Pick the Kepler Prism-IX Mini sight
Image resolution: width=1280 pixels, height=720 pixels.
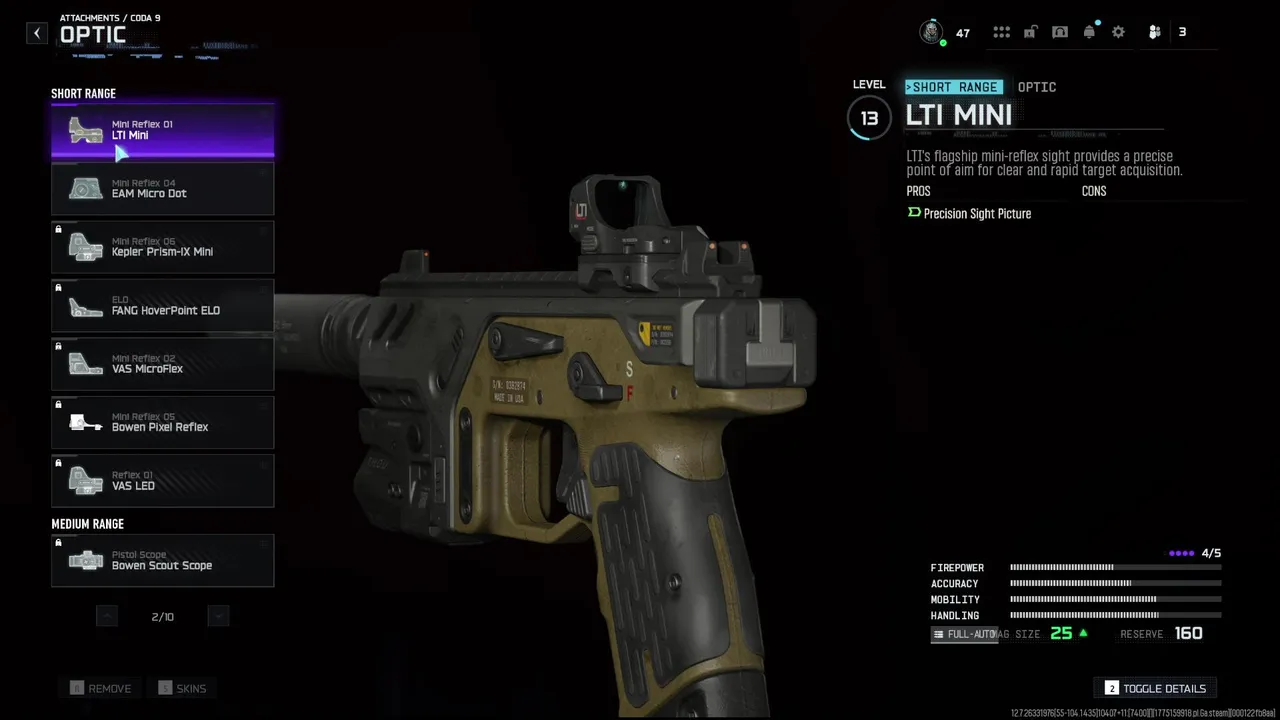[x=162, y=247]
